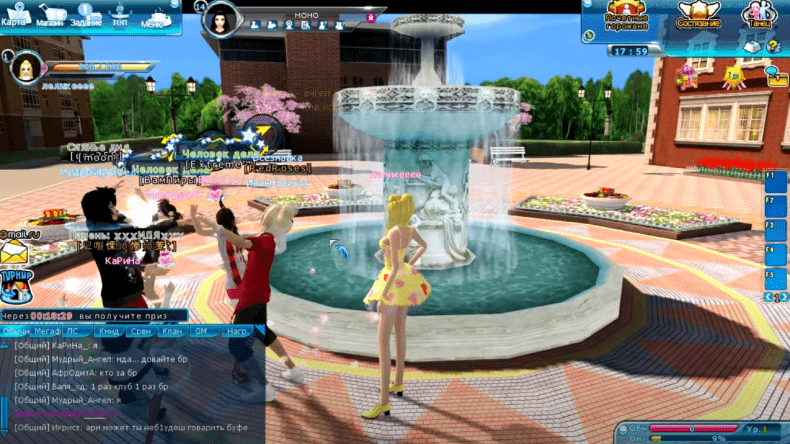790x444 pixels.
Task: Switch to the Мегаф chat tab
Action: point(46,329)
